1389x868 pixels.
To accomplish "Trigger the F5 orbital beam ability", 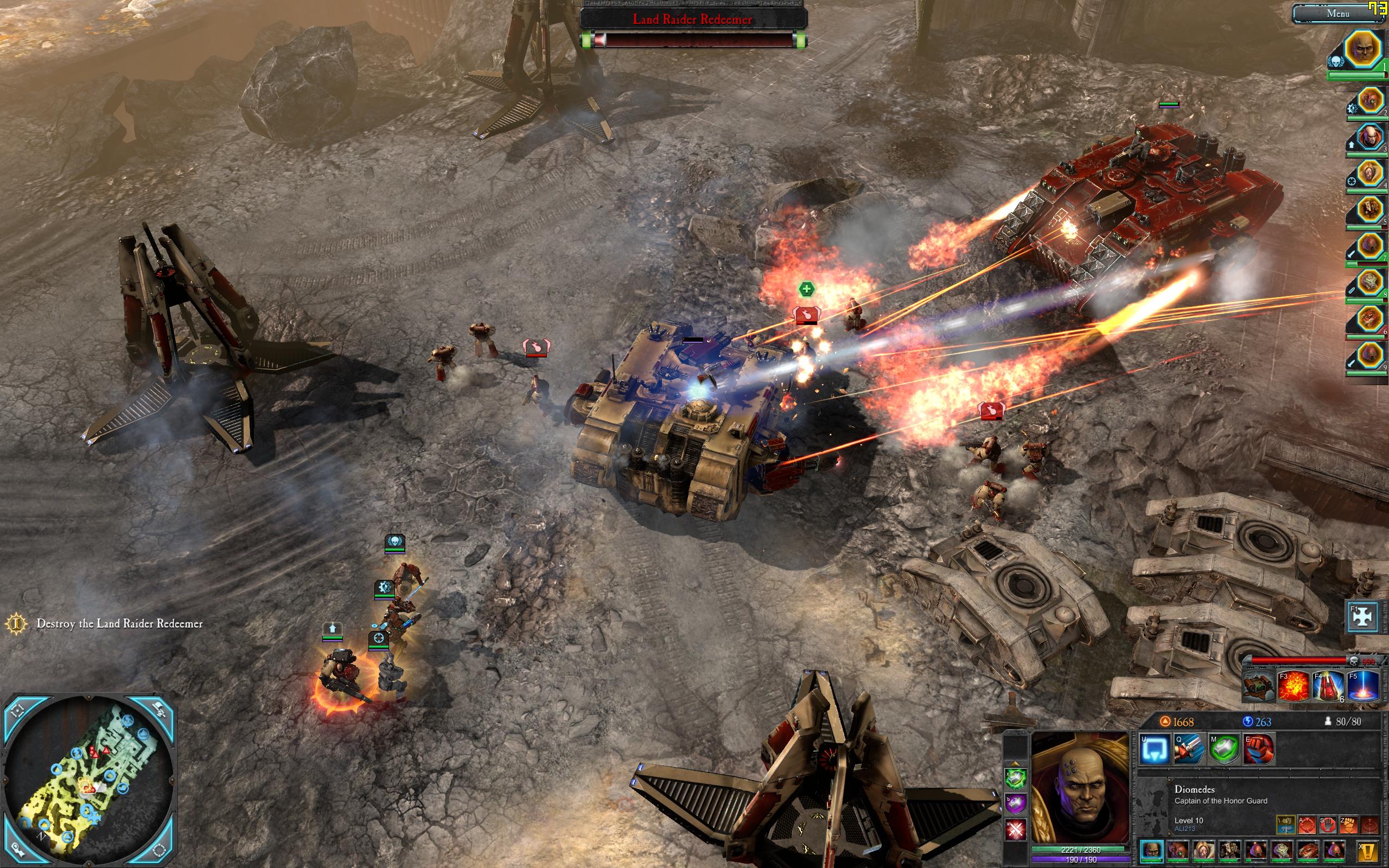I will 1362,687.
